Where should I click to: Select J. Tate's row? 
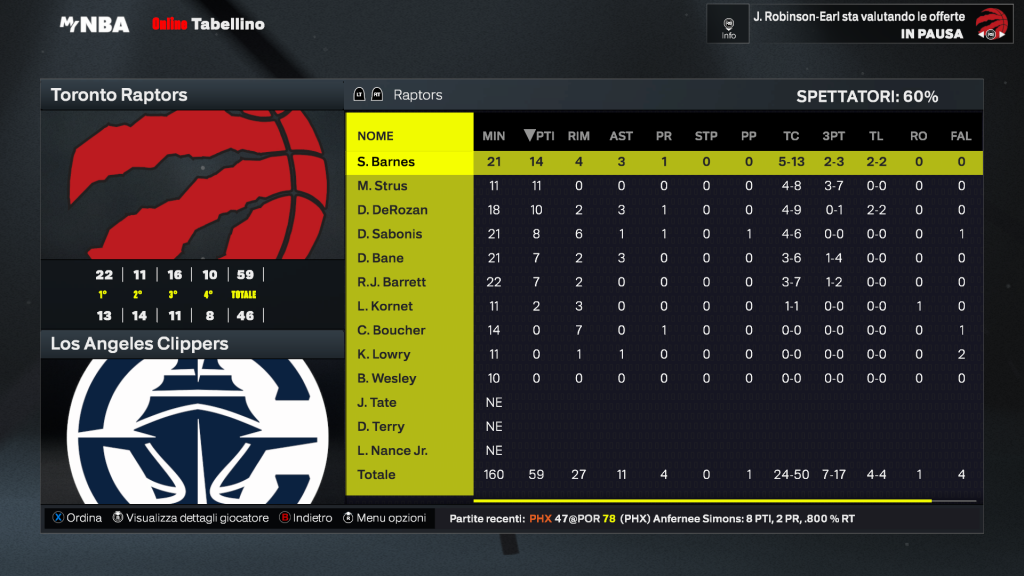377,402
